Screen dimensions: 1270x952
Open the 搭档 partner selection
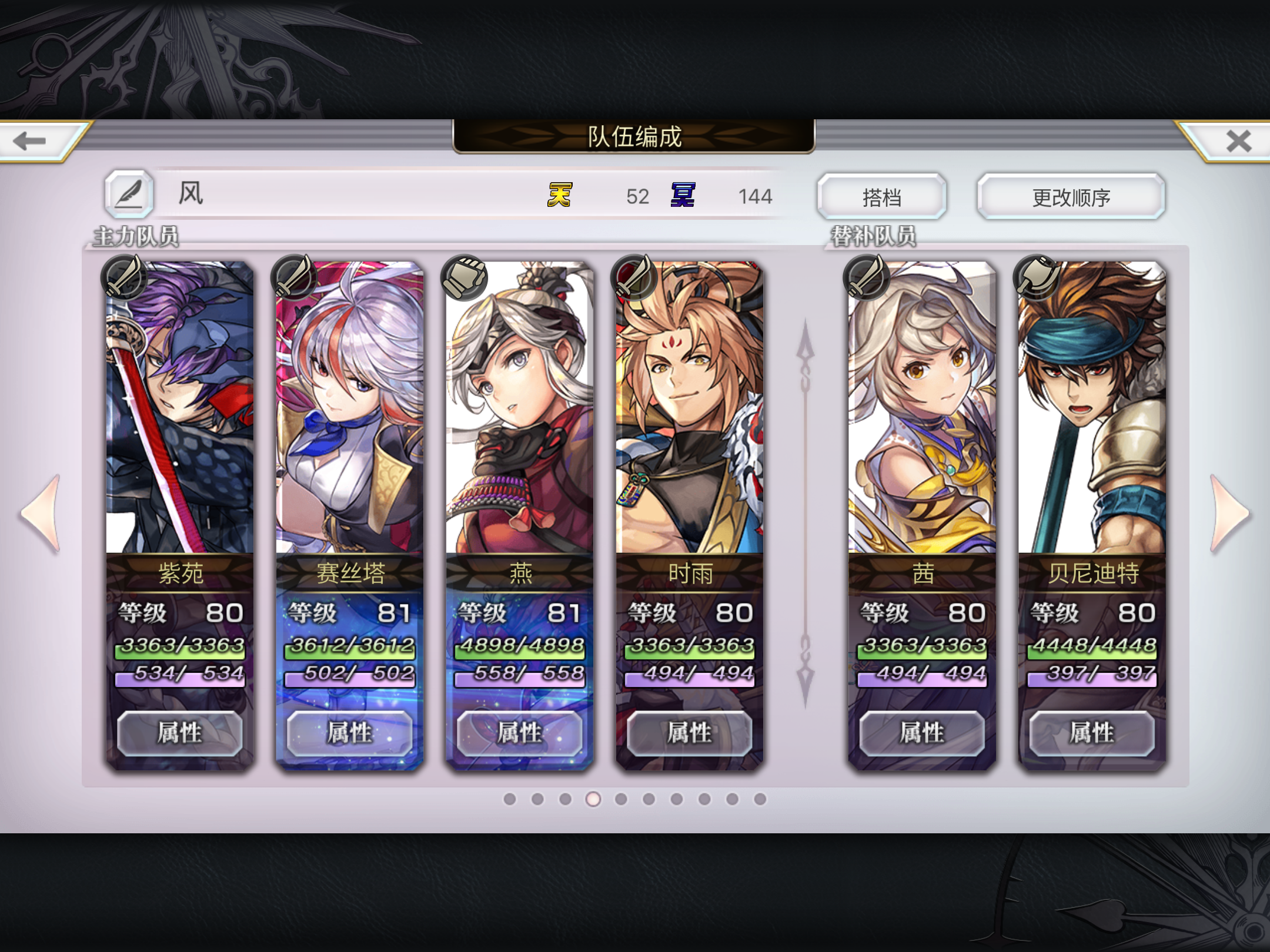pyautogui.click(x=883, y=196)
